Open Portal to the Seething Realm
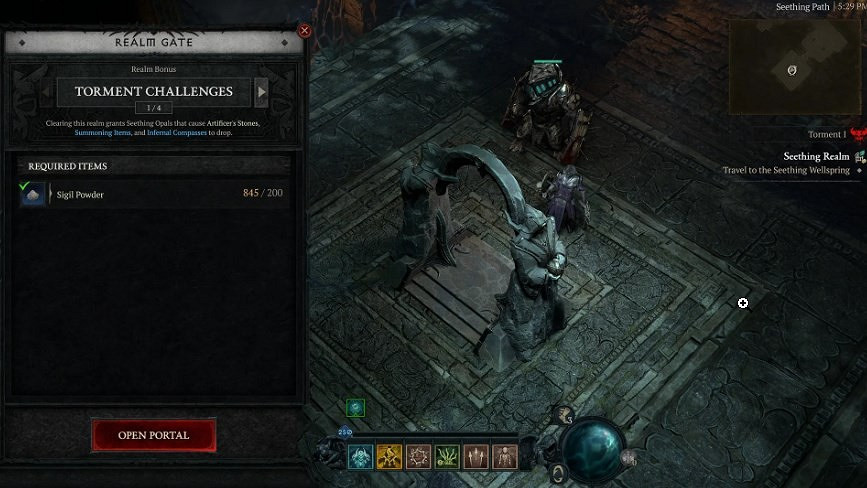The image size is (867, 488). (153, 435)
